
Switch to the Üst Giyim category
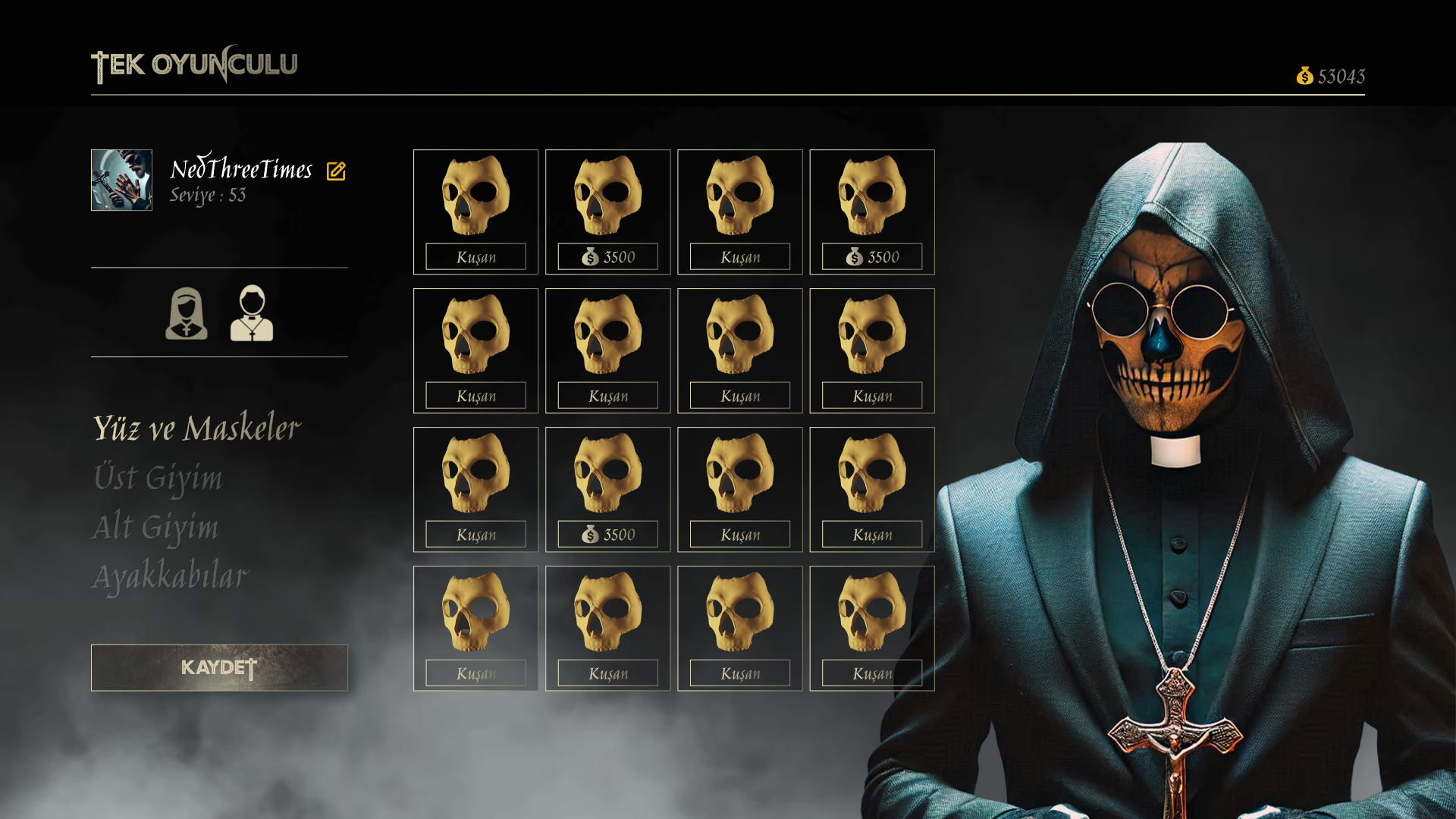[x=158, y=479]
